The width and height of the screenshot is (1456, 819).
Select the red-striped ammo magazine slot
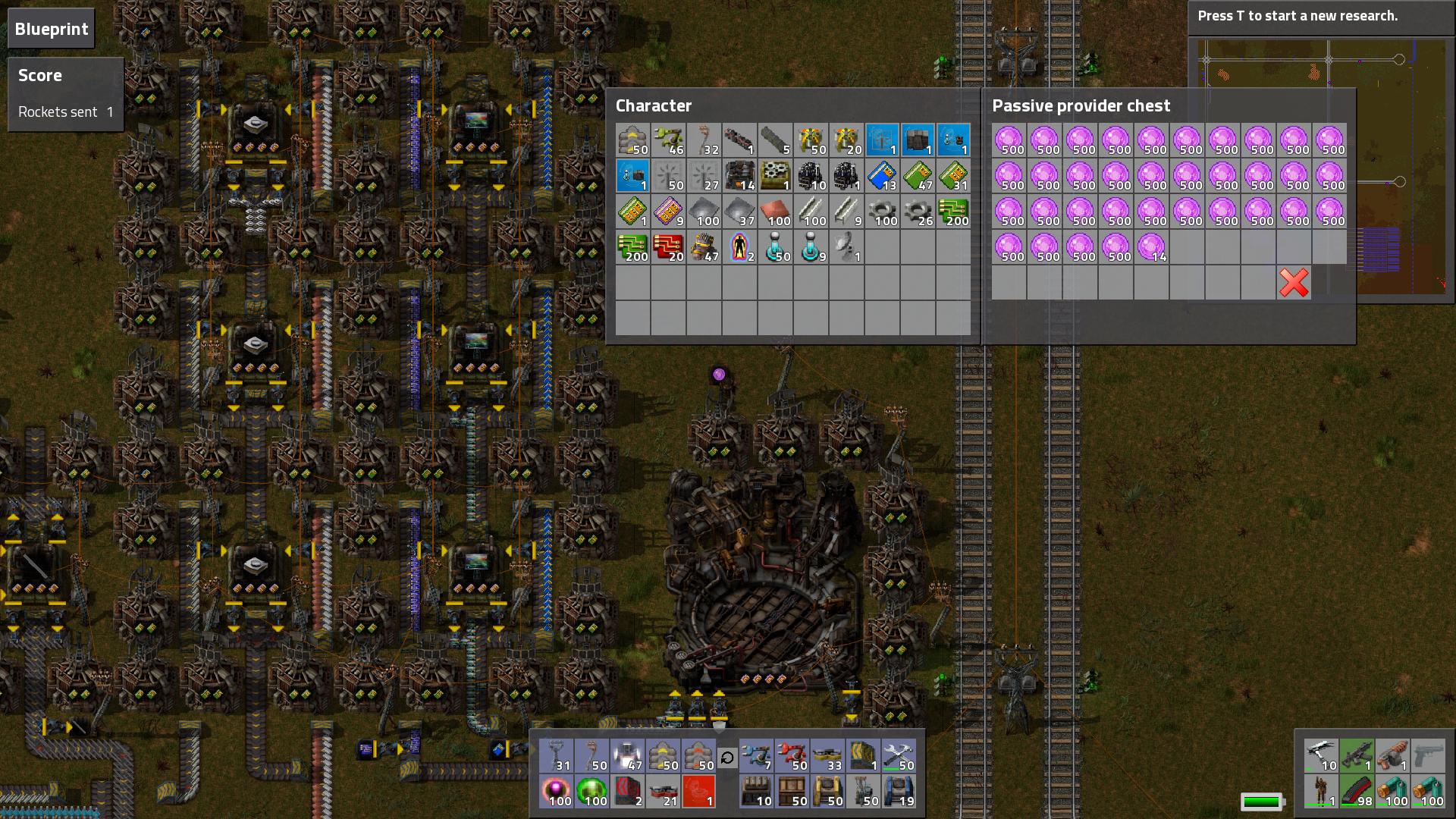tap(1357, 792)
